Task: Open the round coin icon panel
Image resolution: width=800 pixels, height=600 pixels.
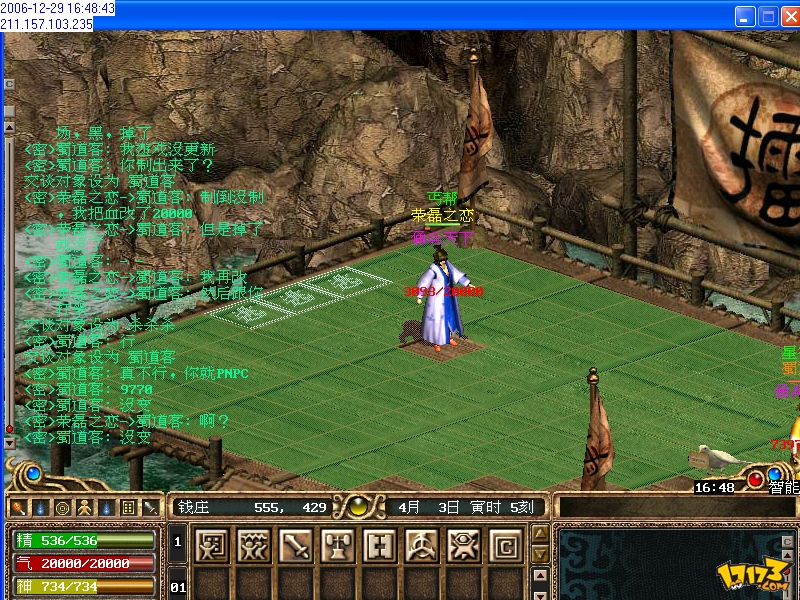Action: tap(62, 507)
